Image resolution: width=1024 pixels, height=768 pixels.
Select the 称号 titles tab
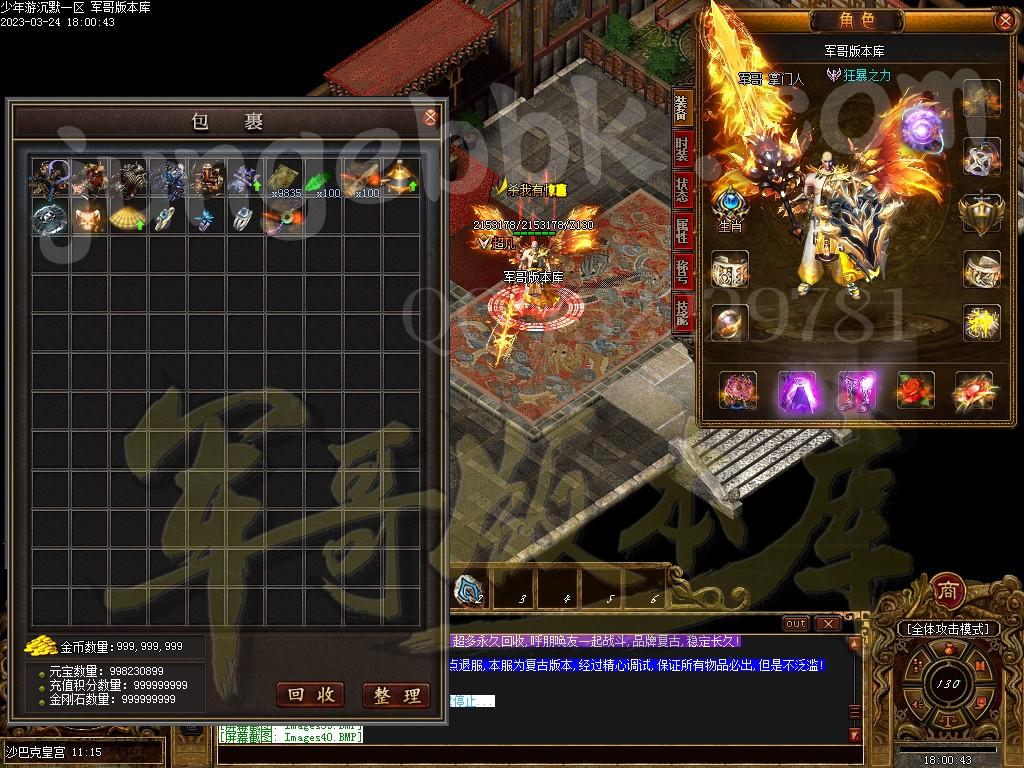click(x=682, y=273)
